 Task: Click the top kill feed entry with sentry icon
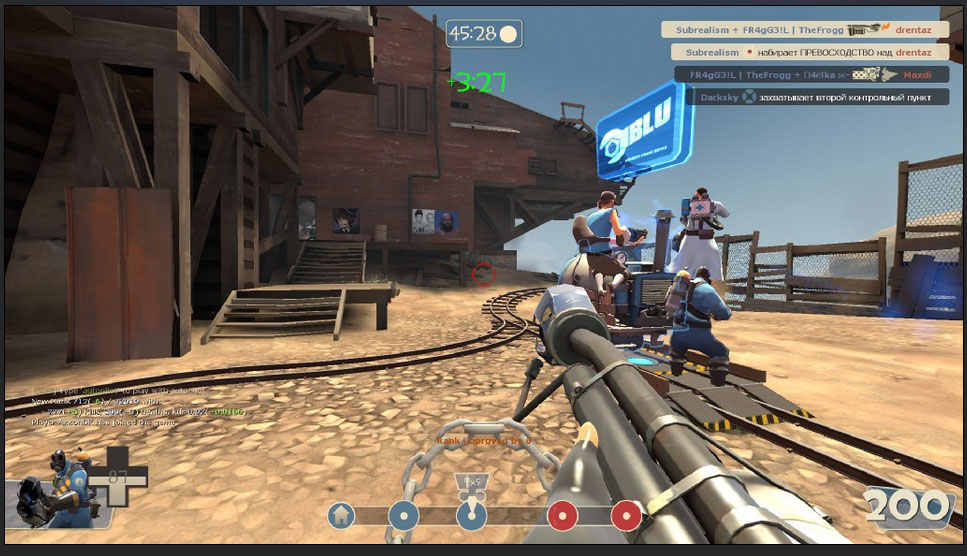pos(804,30)
